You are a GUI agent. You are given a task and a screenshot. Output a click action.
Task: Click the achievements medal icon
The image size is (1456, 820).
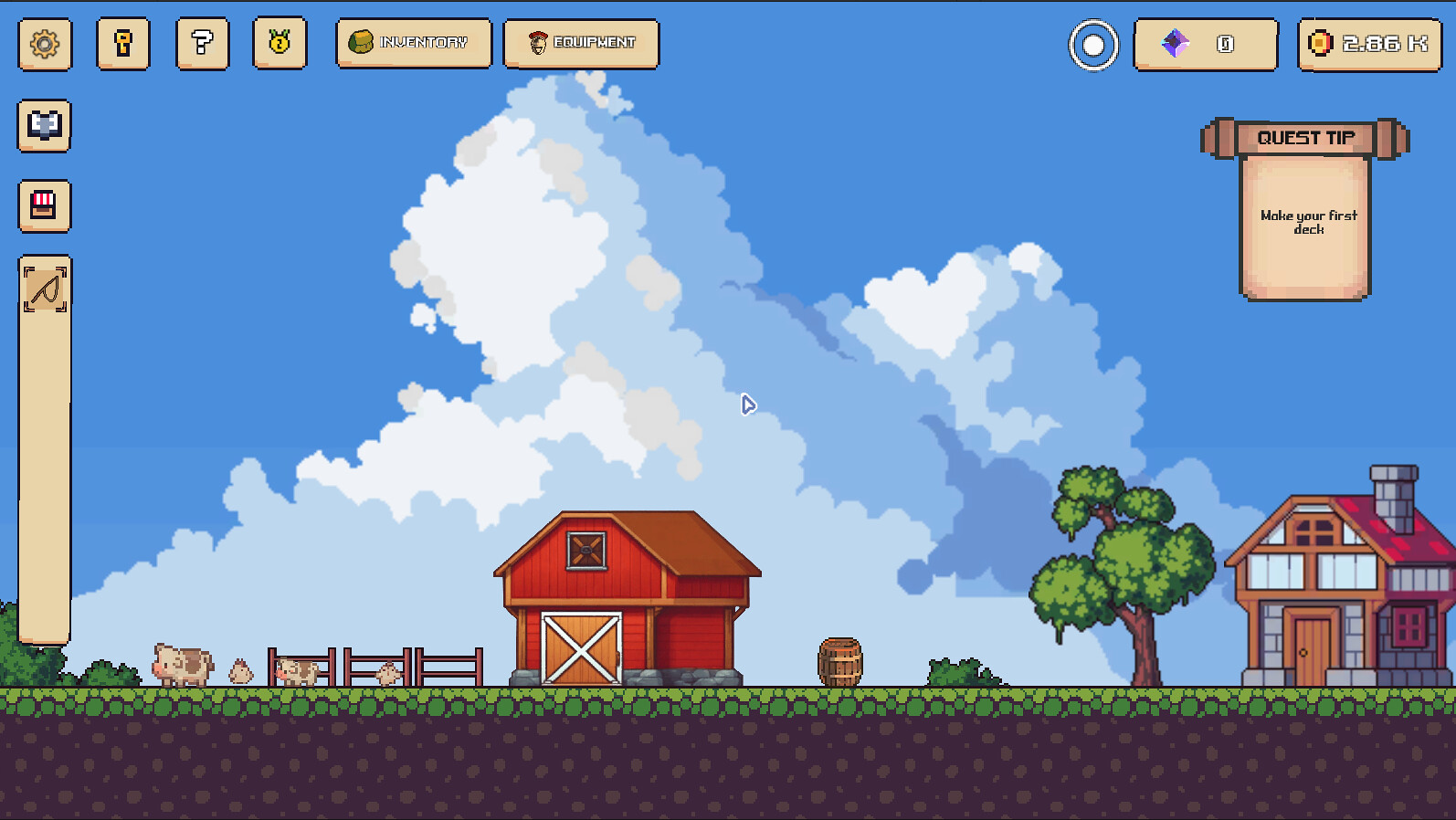280,44
